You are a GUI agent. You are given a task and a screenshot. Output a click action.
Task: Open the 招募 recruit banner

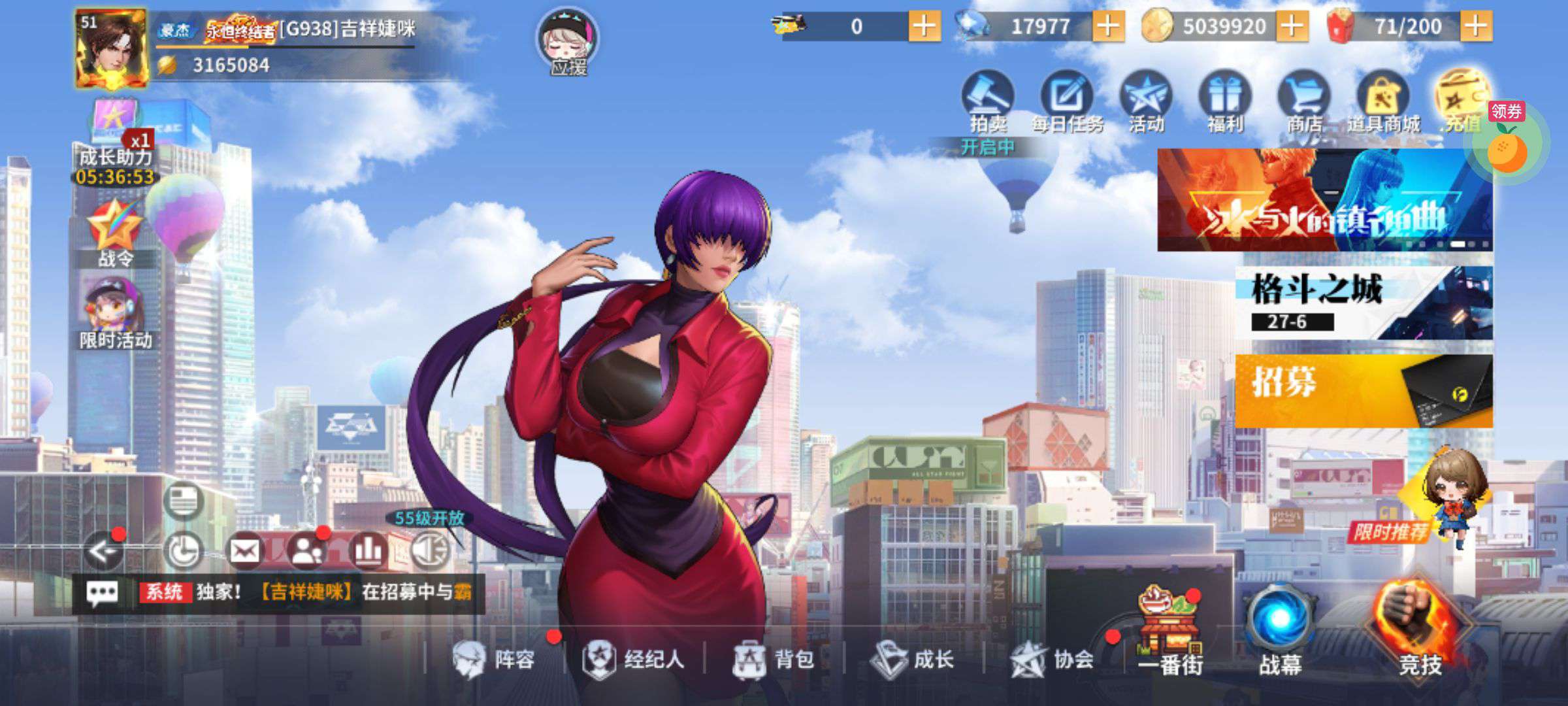tap(1363, 391)
